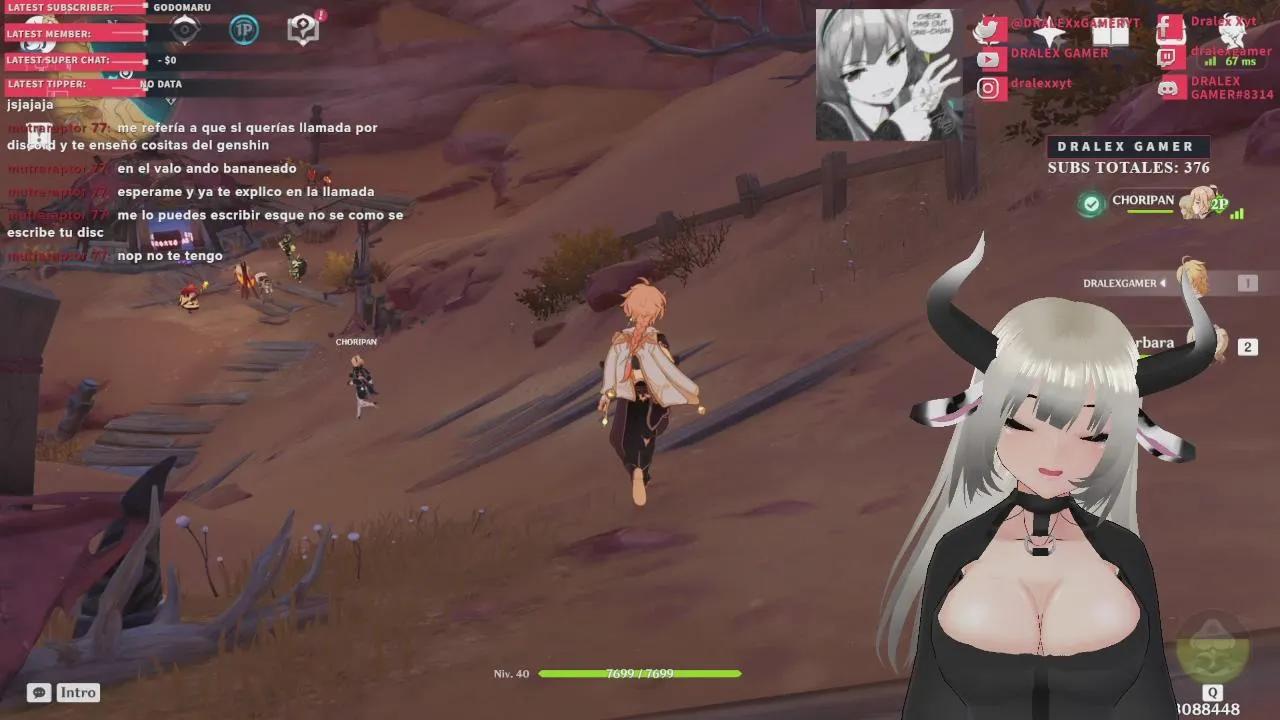This screenshot has height=720, width=1280.
Task: Open the Instagram icon for dralexxyt
Action: pos(988,88)
